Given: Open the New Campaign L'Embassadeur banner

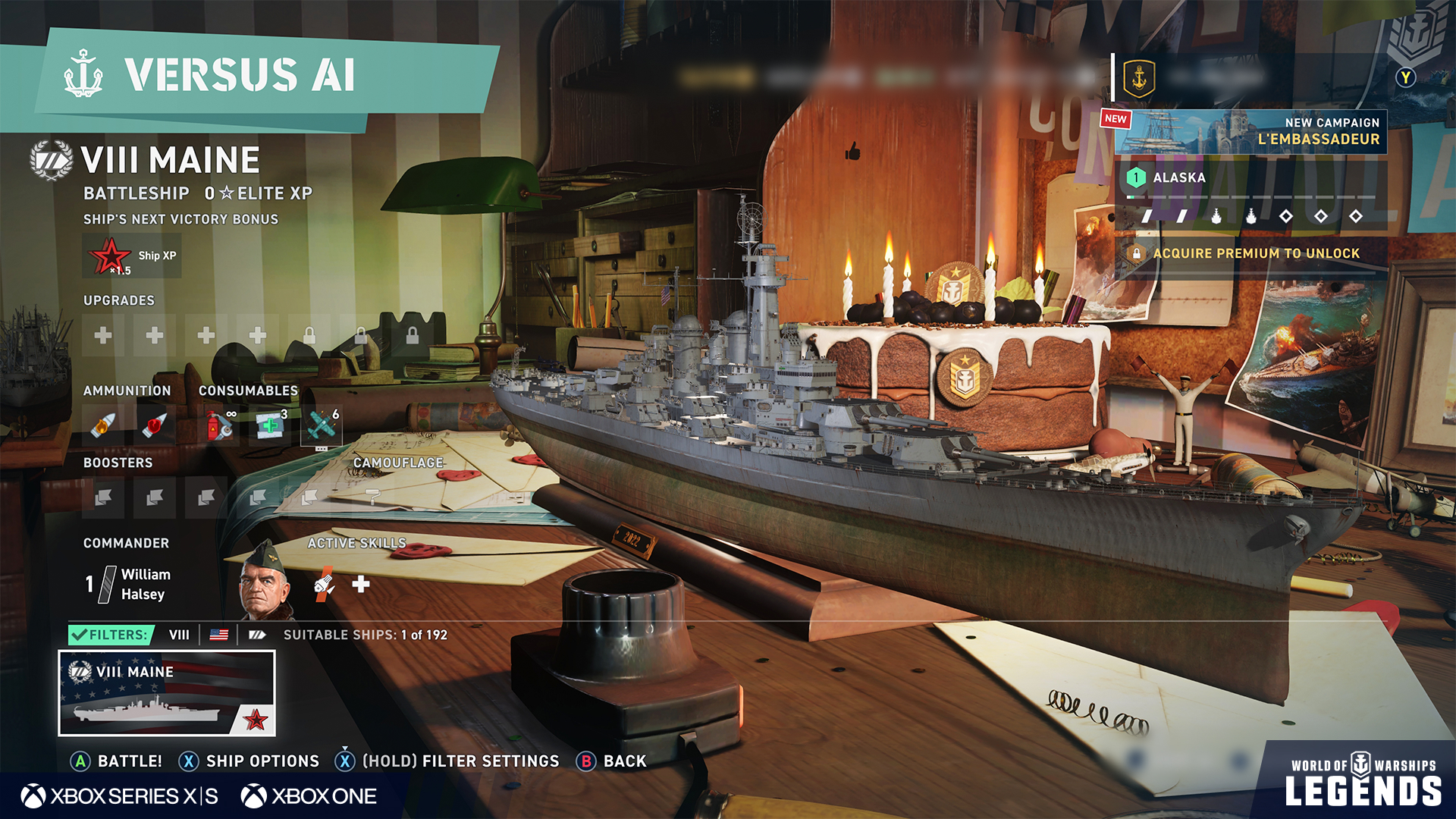Looking at the screenshot, I should click(x=1250, y=131).
